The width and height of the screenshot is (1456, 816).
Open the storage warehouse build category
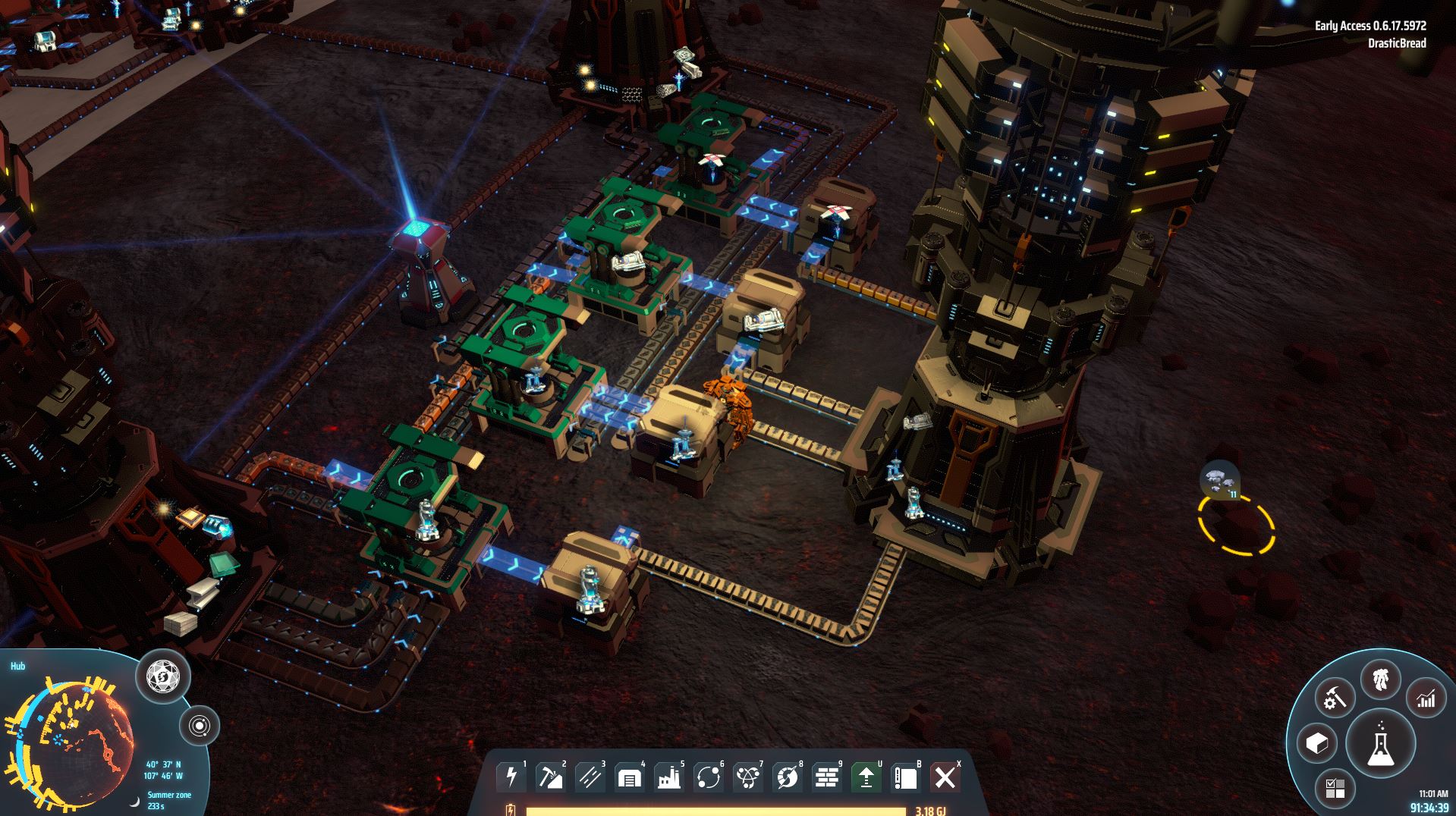(x=630, y=777)
